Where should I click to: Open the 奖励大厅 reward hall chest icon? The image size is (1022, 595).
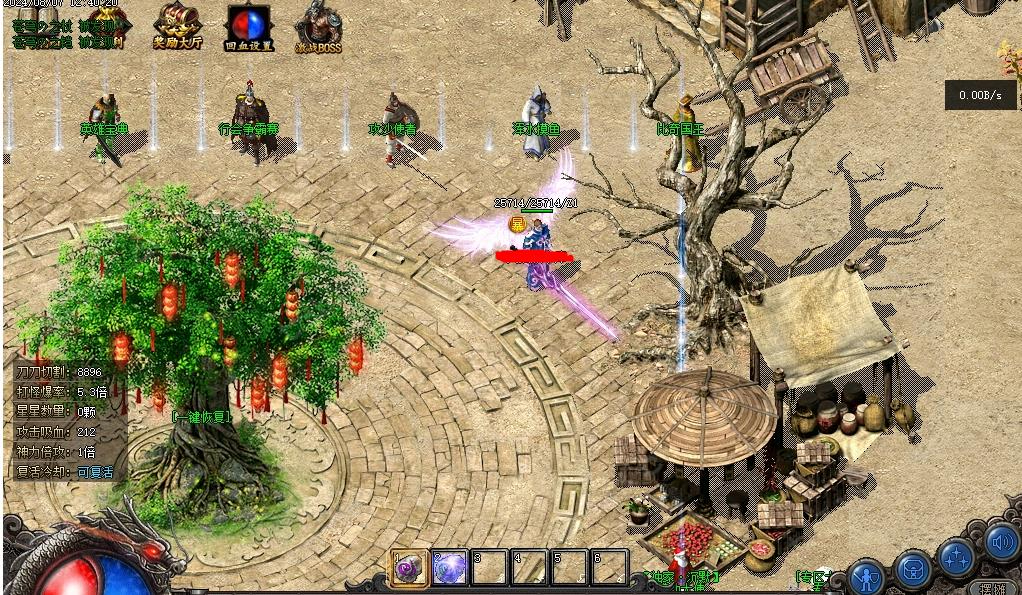pyautogui.click(x=176, y=26)
